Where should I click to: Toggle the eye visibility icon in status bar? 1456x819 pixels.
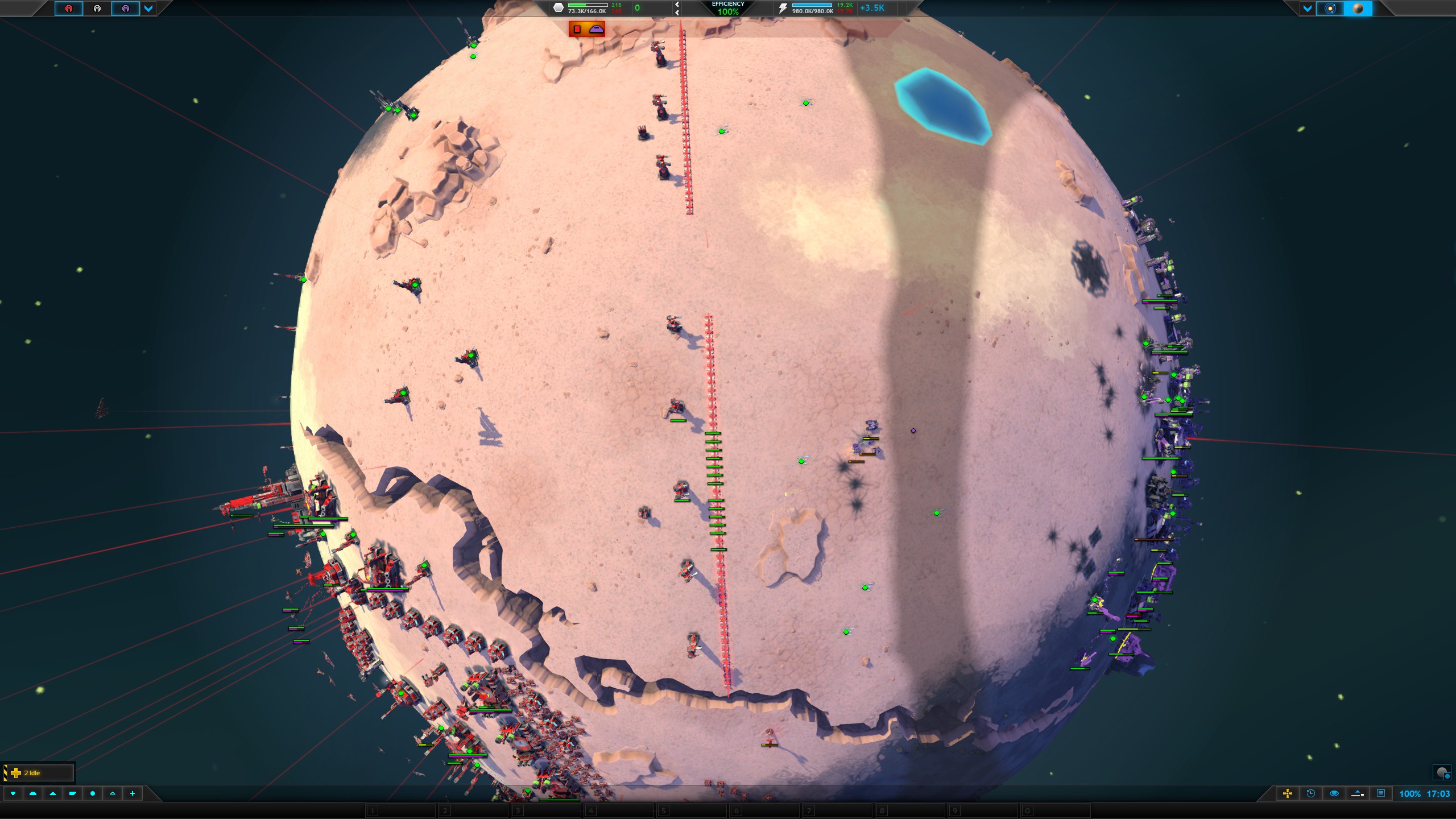tap(1333, 795)
